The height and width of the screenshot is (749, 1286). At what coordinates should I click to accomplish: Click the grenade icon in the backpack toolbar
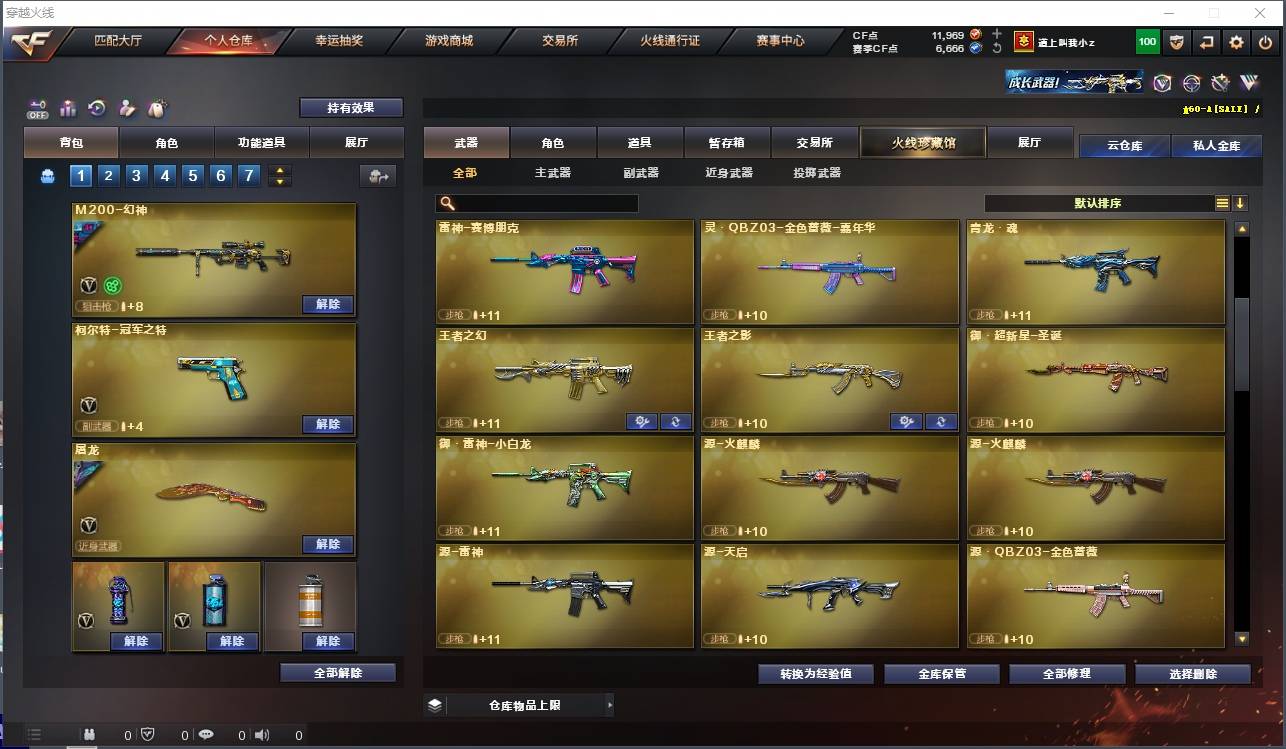pos(158,107)
